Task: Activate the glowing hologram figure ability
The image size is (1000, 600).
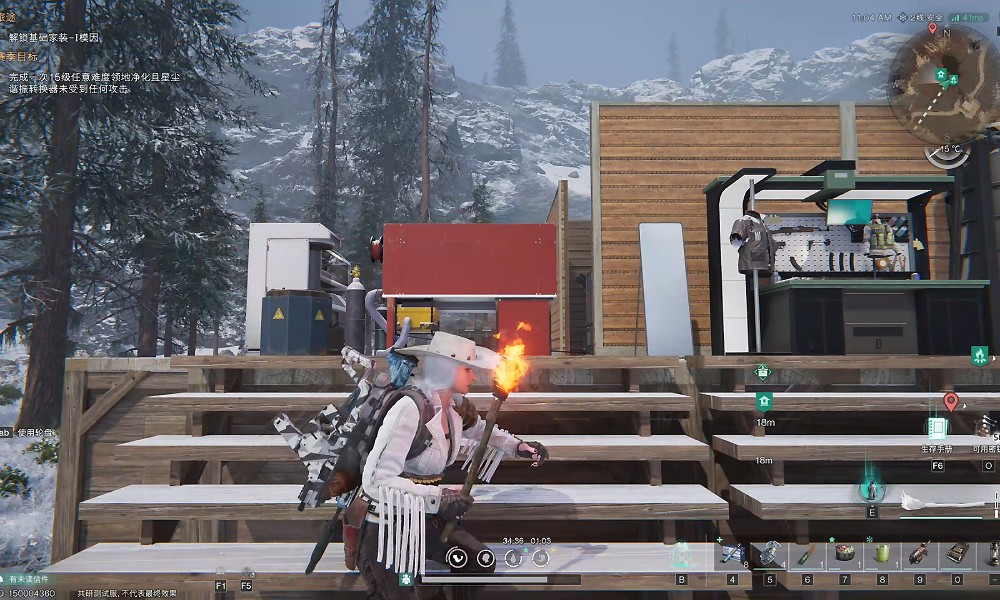Action: click(x=871, y=489)
